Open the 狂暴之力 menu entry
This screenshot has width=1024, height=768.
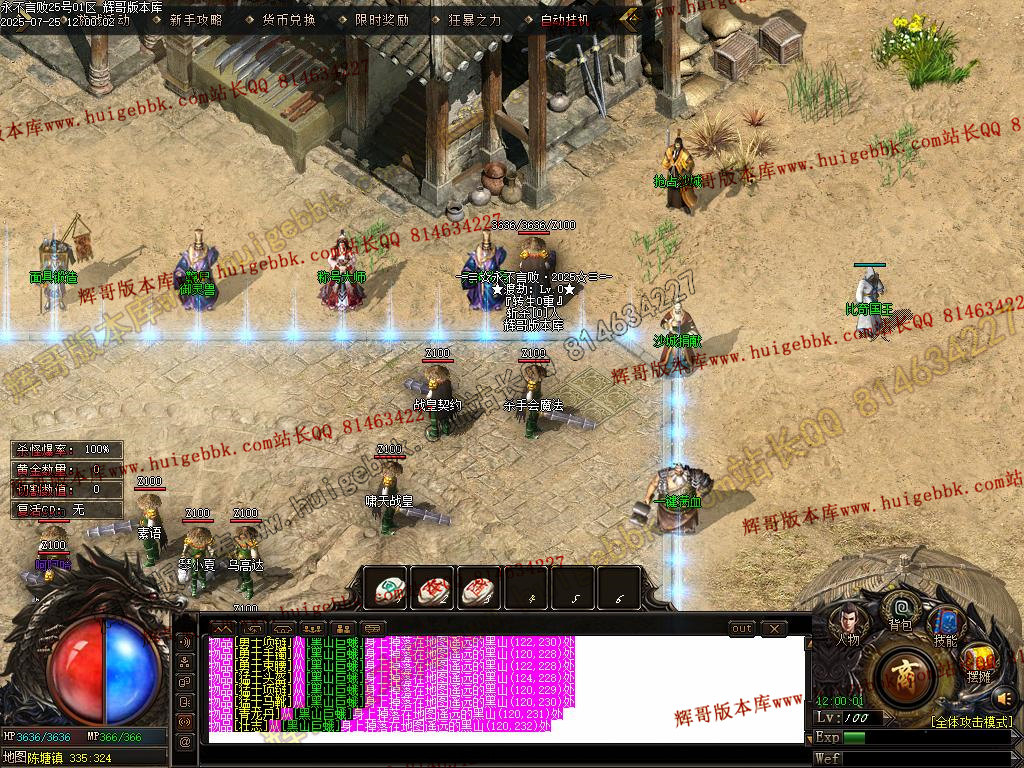475,19
